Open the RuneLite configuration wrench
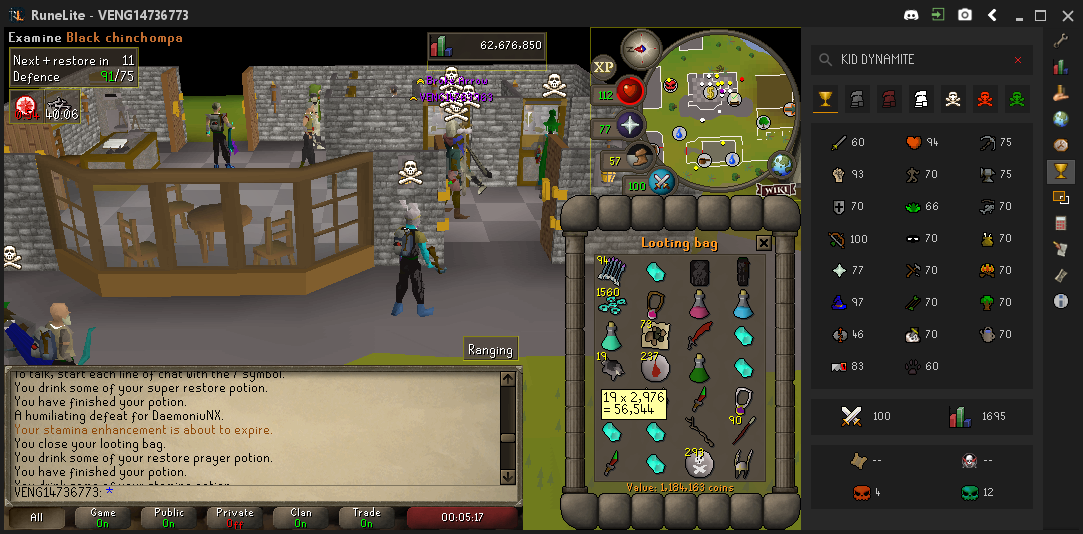 1061,41
